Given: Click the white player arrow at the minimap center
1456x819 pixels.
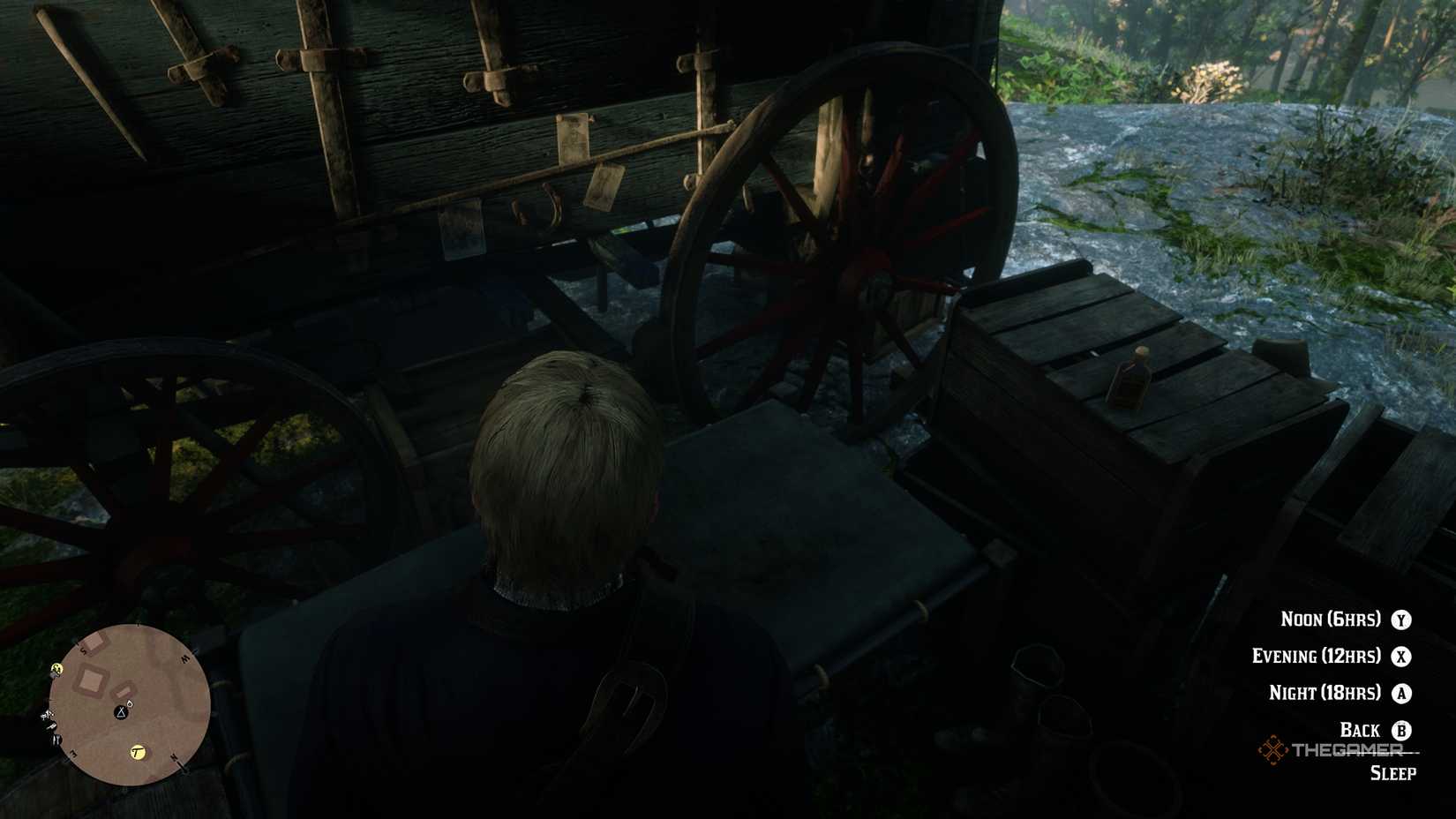Looking at the screenshot, I should pos(122,714).
